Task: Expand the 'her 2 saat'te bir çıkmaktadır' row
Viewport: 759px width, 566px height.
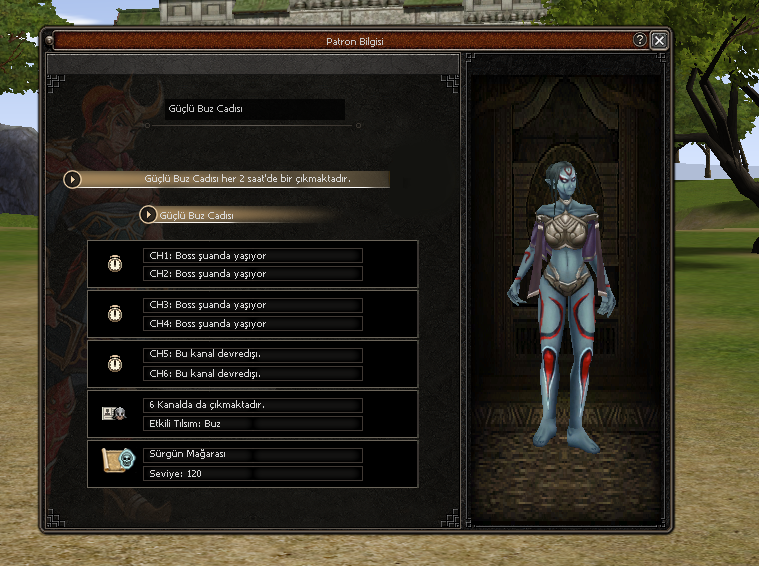Action: click(x=73, y=179)
